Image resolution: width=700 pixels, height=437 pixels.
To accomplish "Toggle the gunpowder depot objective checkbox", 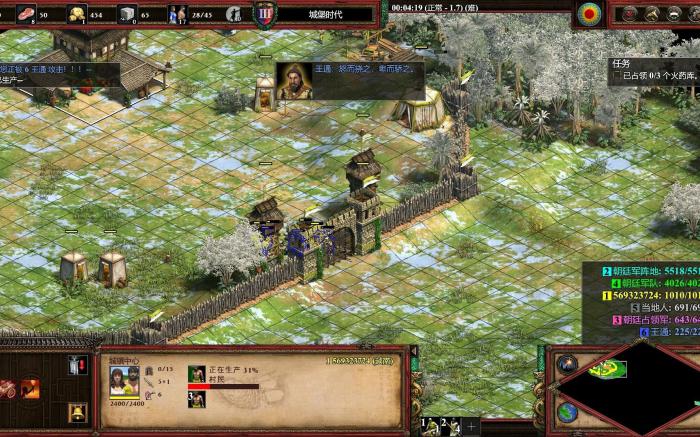I will [617, 76].
